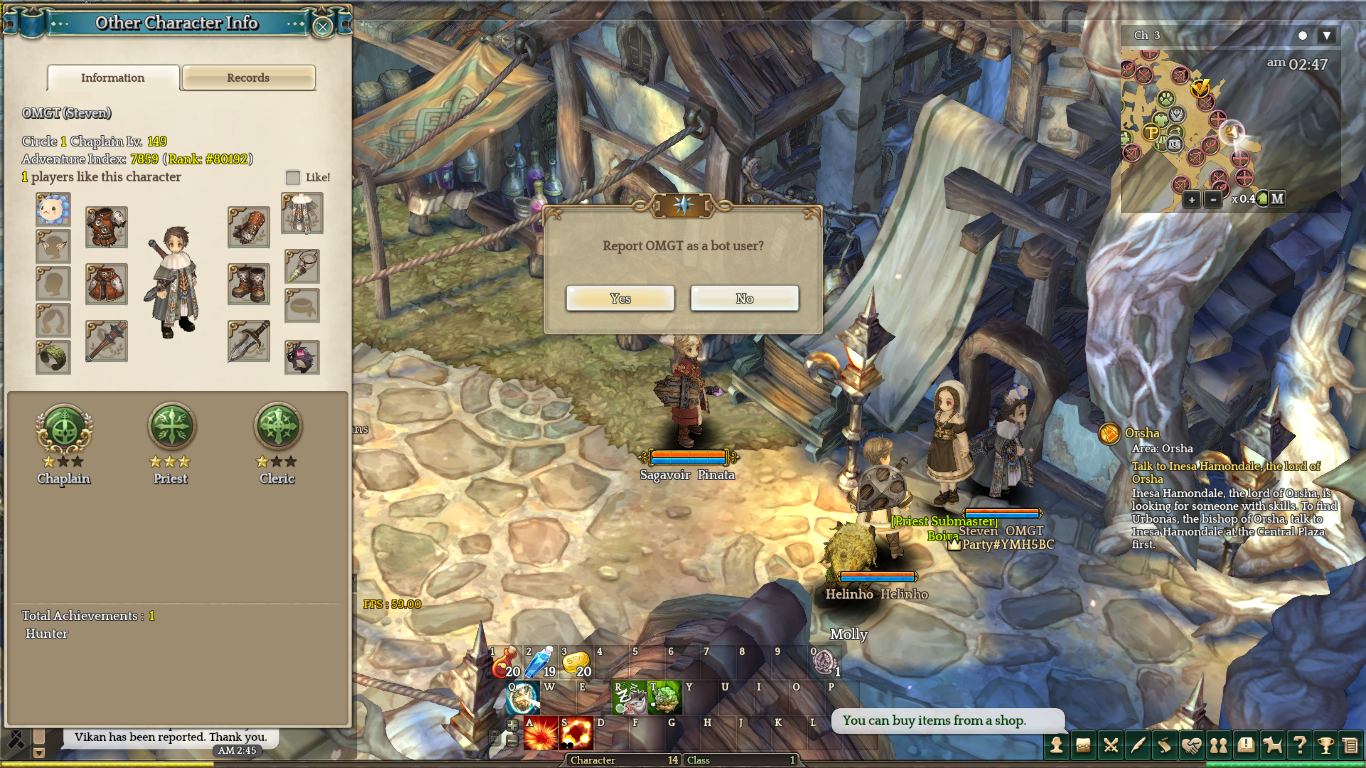Select the Information tab
The width and height of the screenshot is (1366, 768).
tap(113, 78)
